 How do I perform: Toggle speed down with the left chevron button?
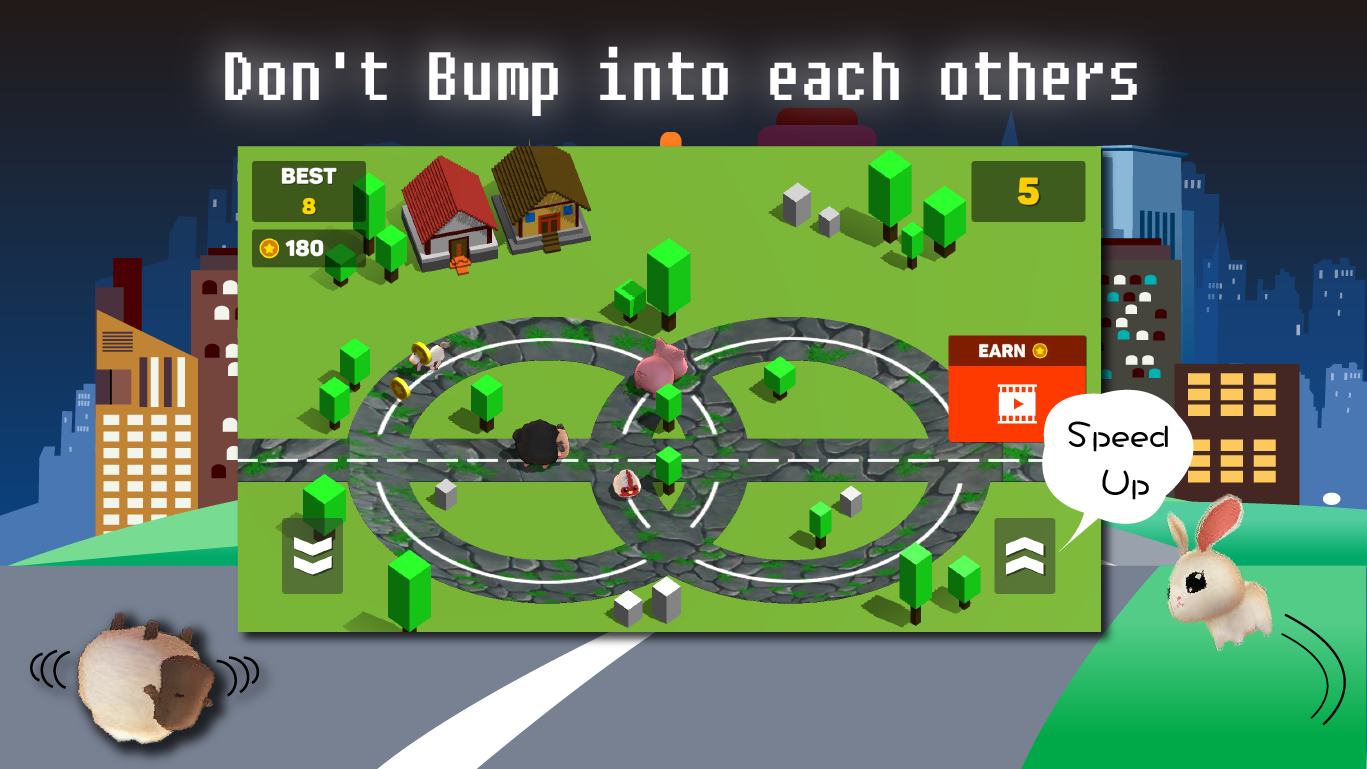pyautogui.click(x=313, y=553)
